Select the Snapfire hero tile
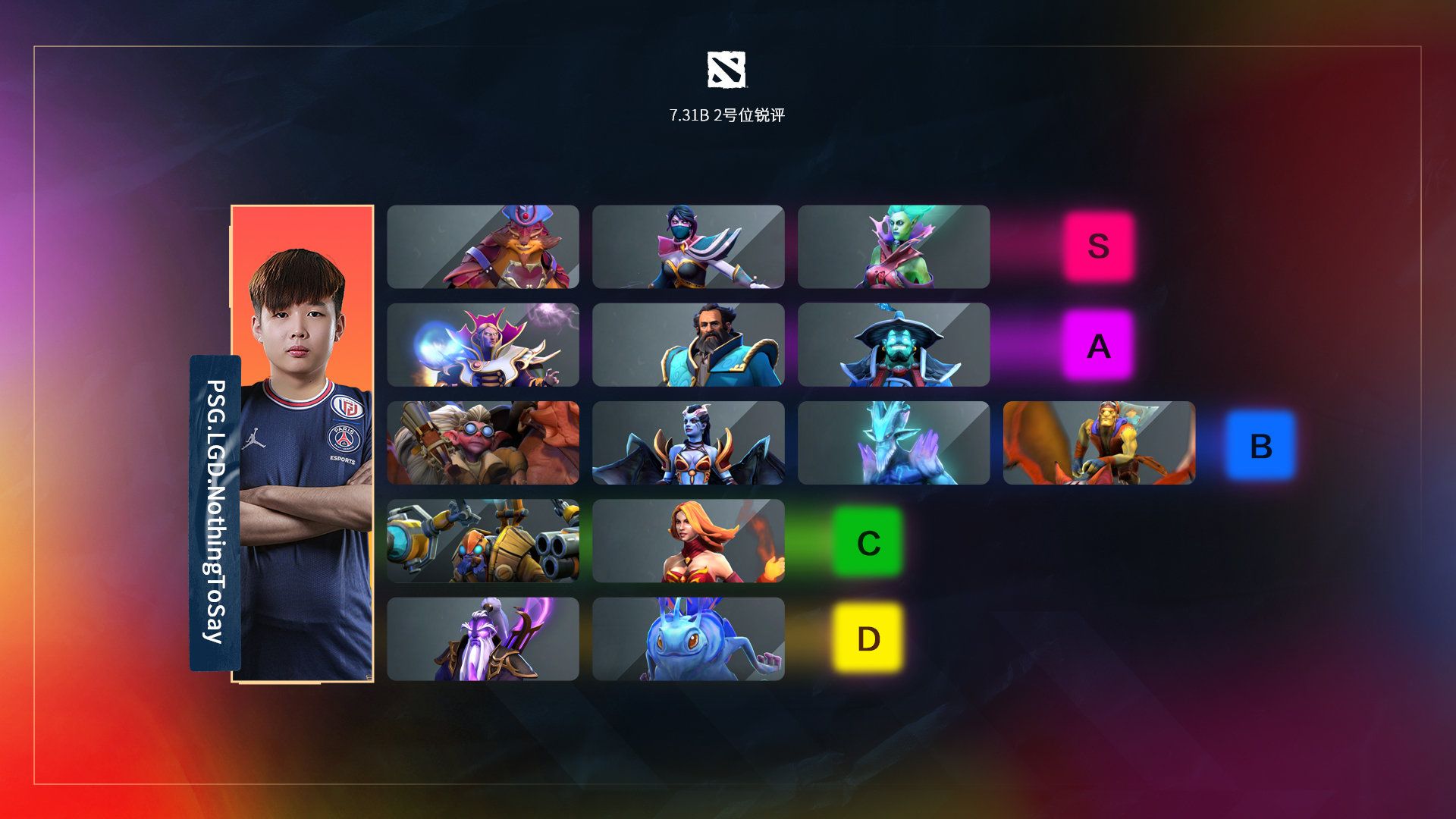The height and width of the screenshot is (819, 1456). (483, 443)
